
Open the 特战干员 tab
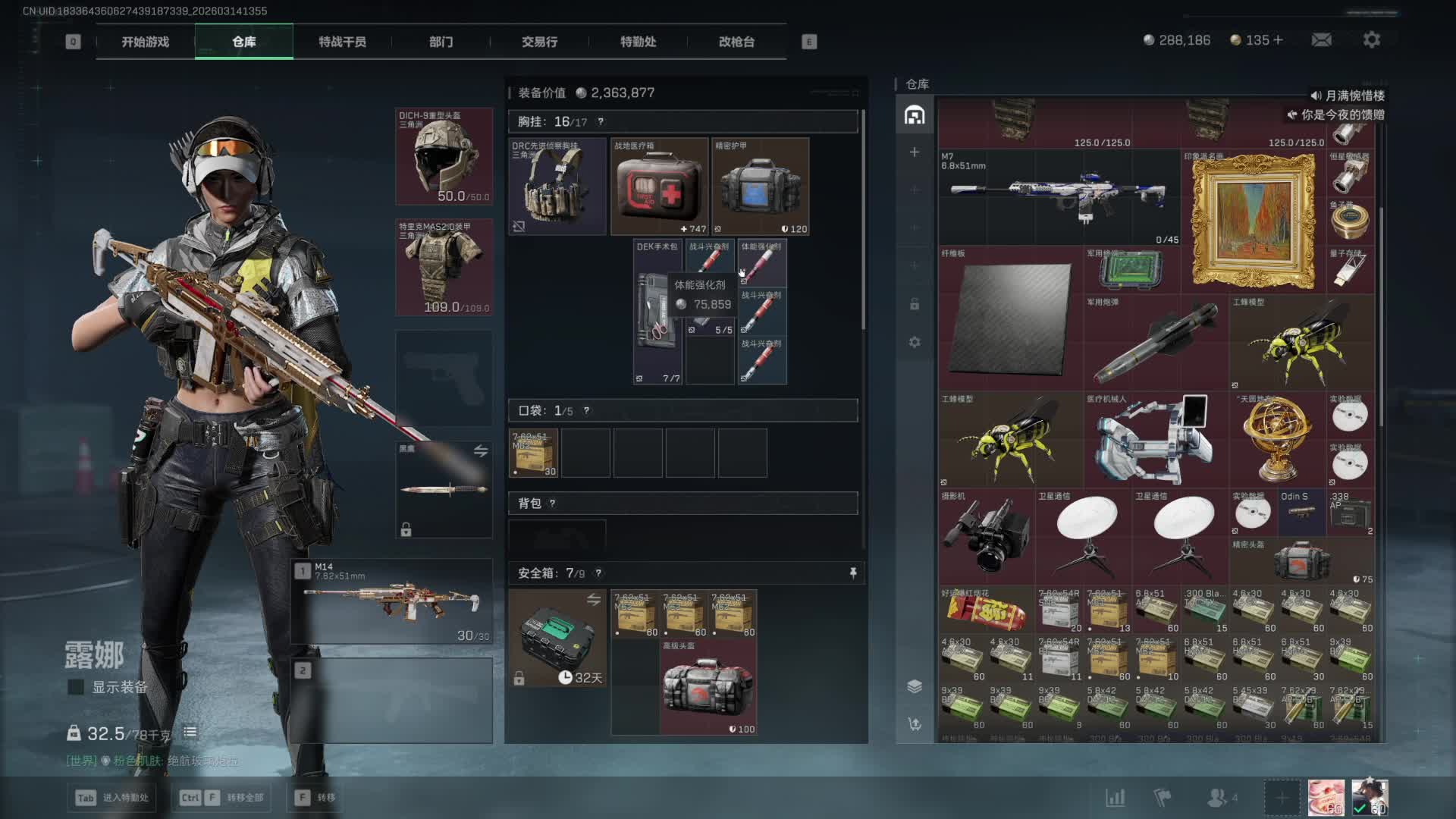(342, 42)
